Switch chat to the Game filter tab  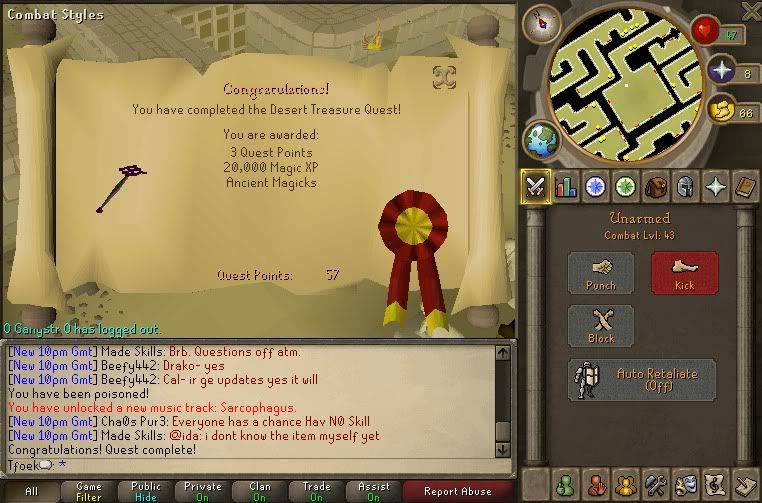tap(88, 491)
